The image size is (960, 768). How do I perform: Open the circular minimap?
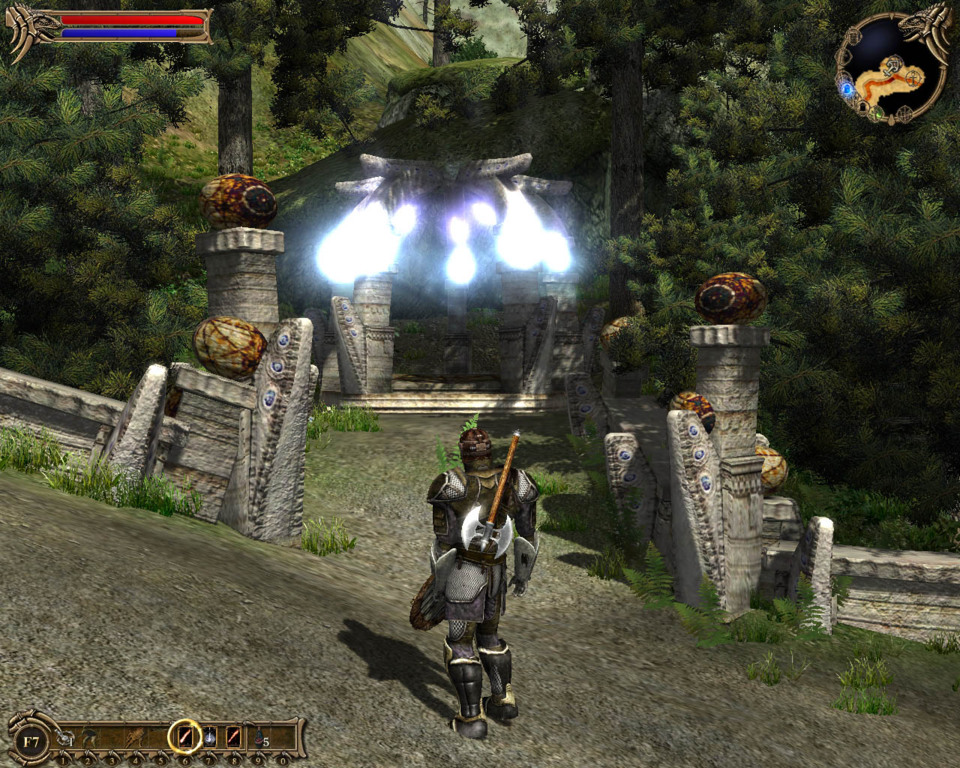892,68
